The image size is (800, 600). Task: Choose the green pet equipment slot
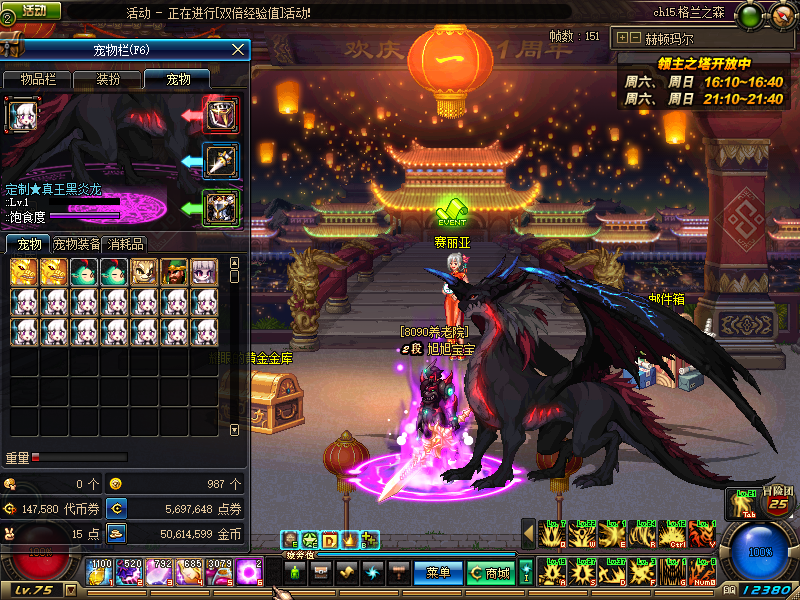click(x=220, y=207)
